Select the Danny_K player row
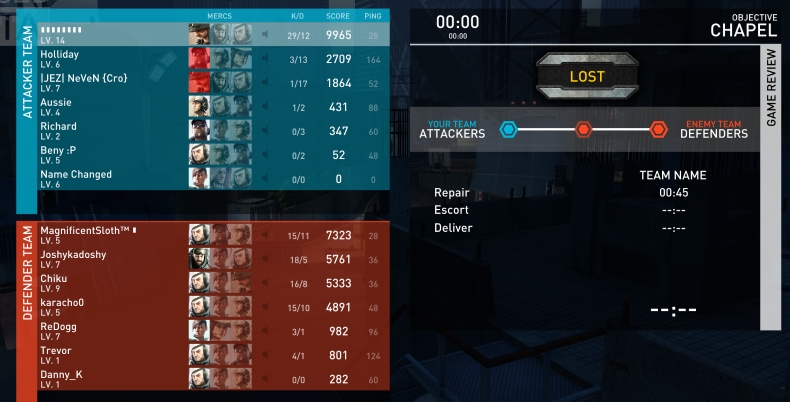 [112, 379]
